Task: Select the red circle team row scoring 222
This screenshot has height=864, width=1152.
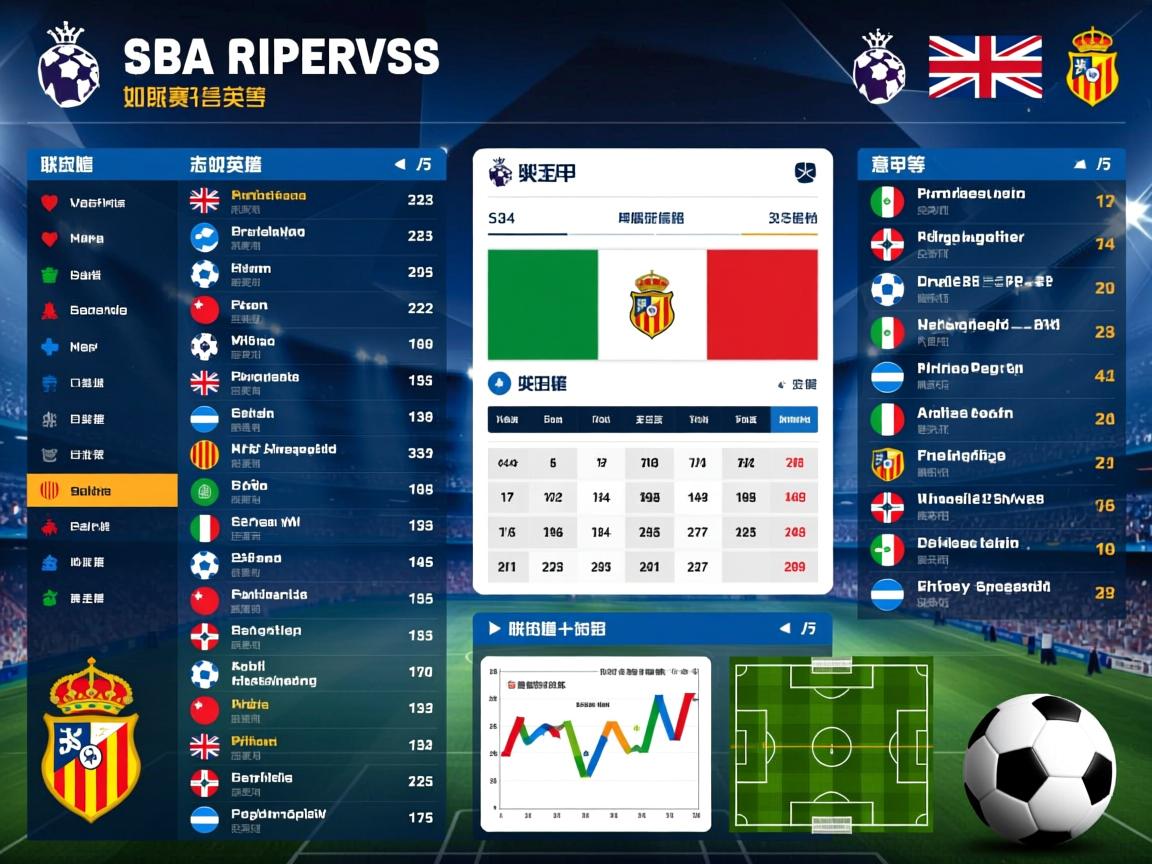Action: 312,309
